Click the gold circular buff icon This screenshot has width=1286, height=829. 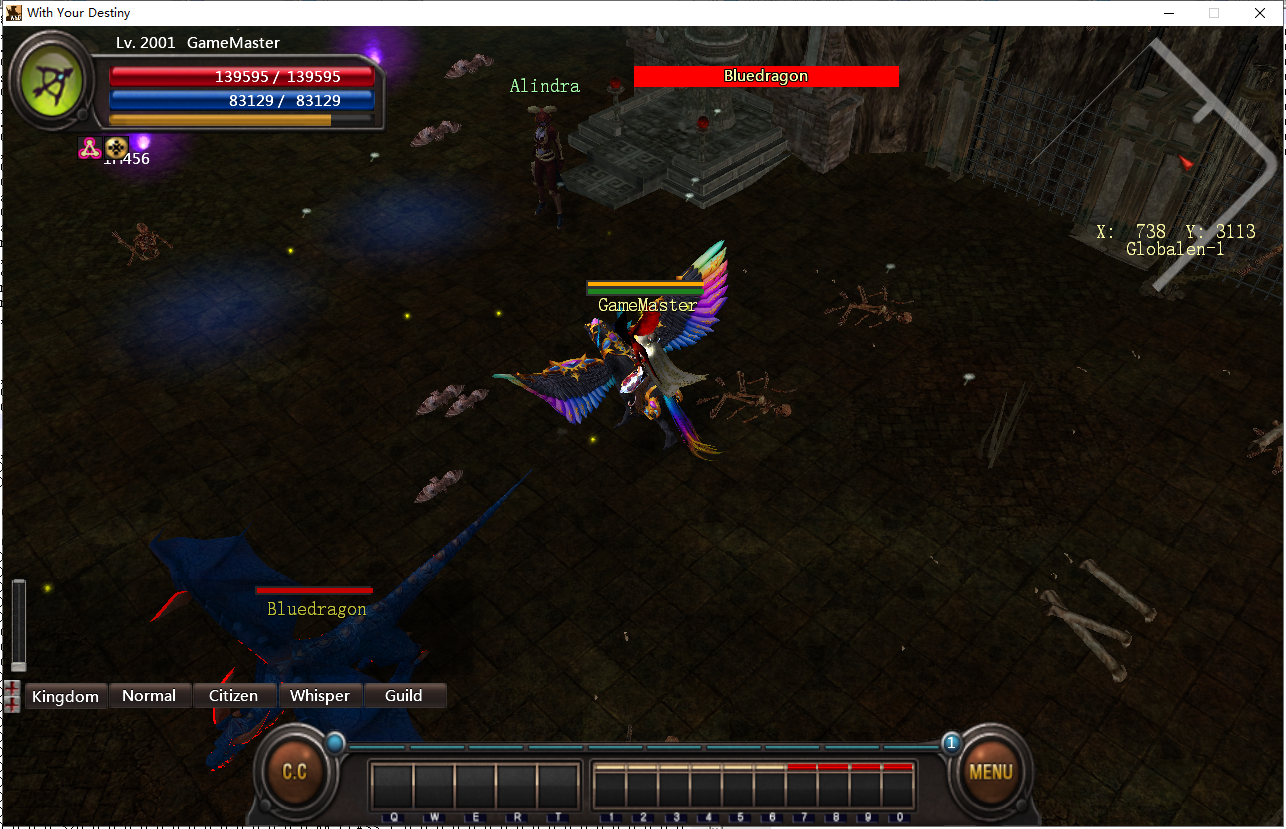click(x=115, y=148)
